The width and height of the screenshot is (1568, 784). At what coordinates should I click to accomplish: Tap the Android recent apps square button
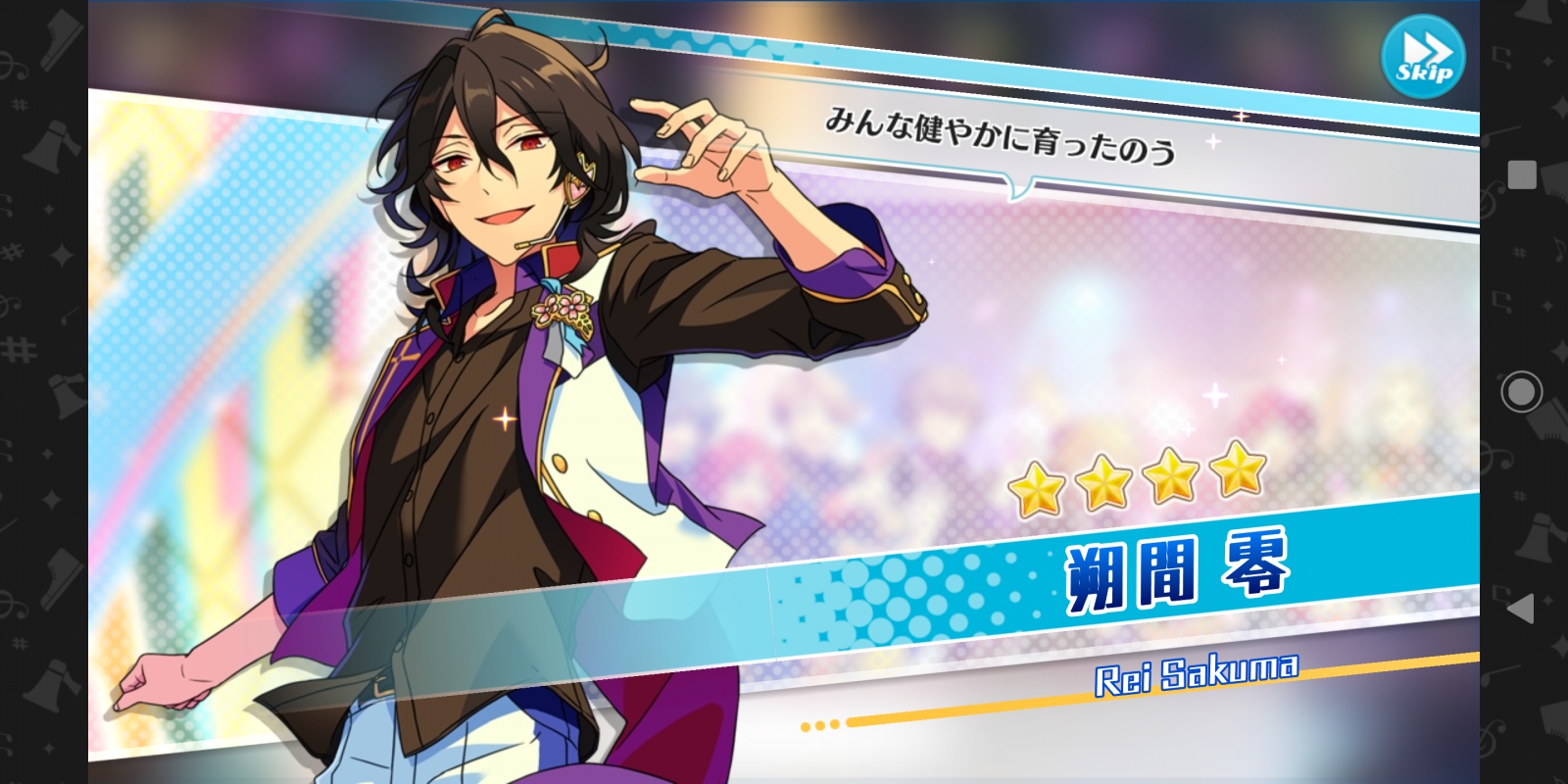[x=1521, y=175]
